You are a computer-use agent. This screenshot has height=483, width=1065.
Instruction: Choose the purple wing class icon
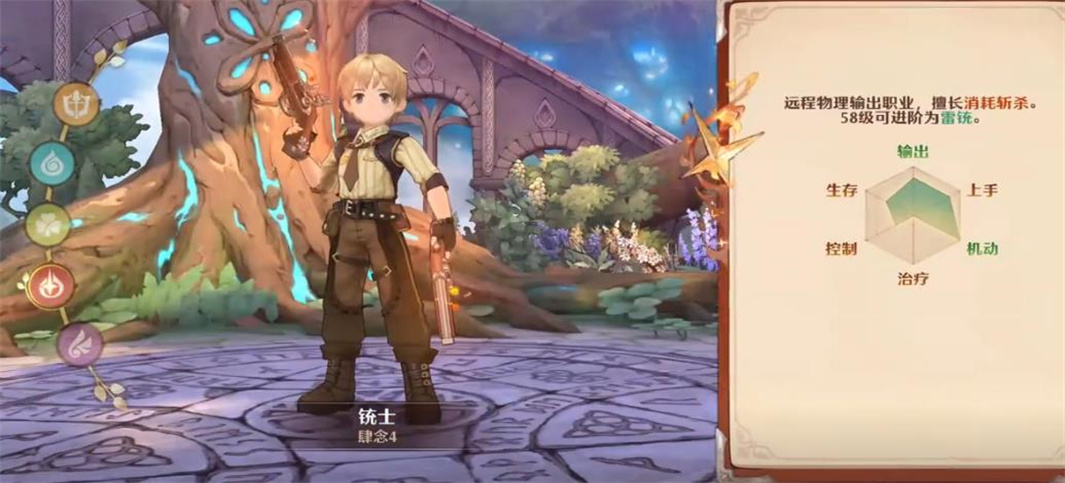(x=79, y=345)
